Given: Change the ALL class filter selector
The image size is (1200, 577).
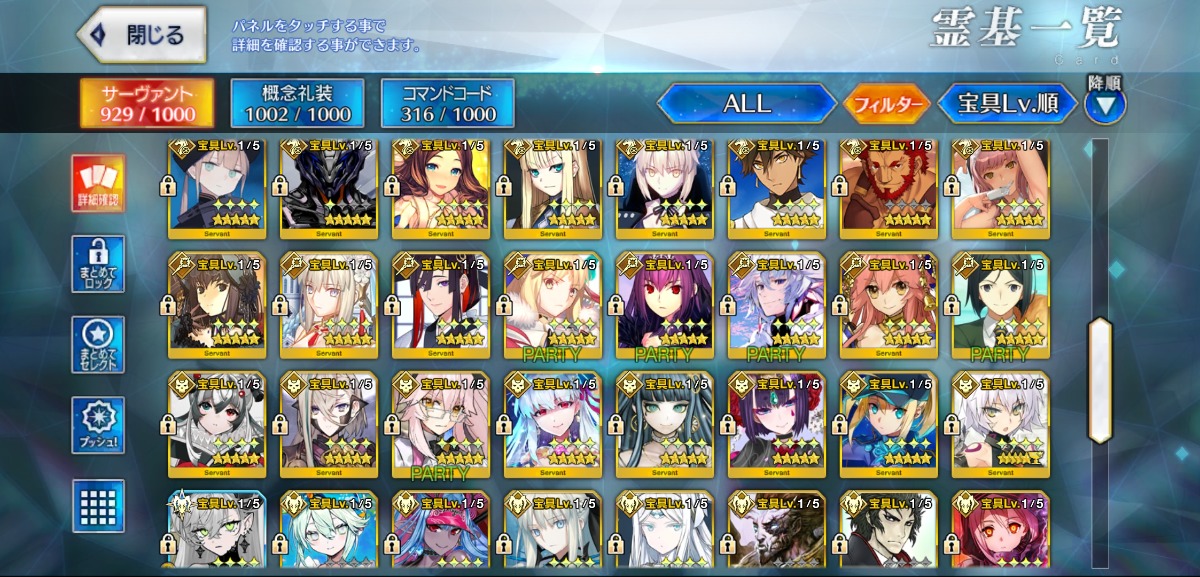Looking at the screenshot, I should click(746, 103).
